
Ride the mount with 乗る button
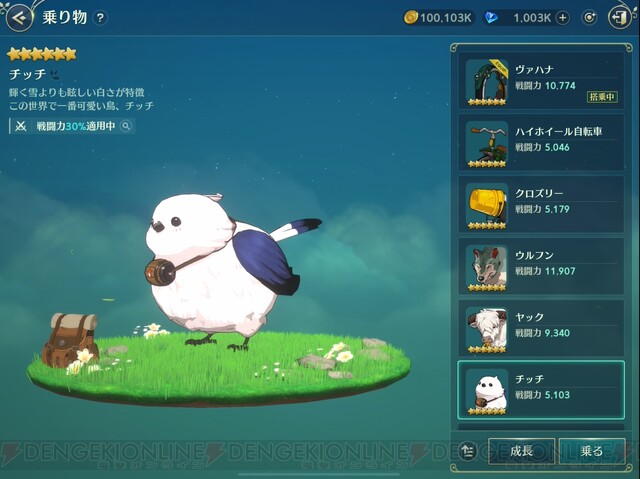(592, 451)
